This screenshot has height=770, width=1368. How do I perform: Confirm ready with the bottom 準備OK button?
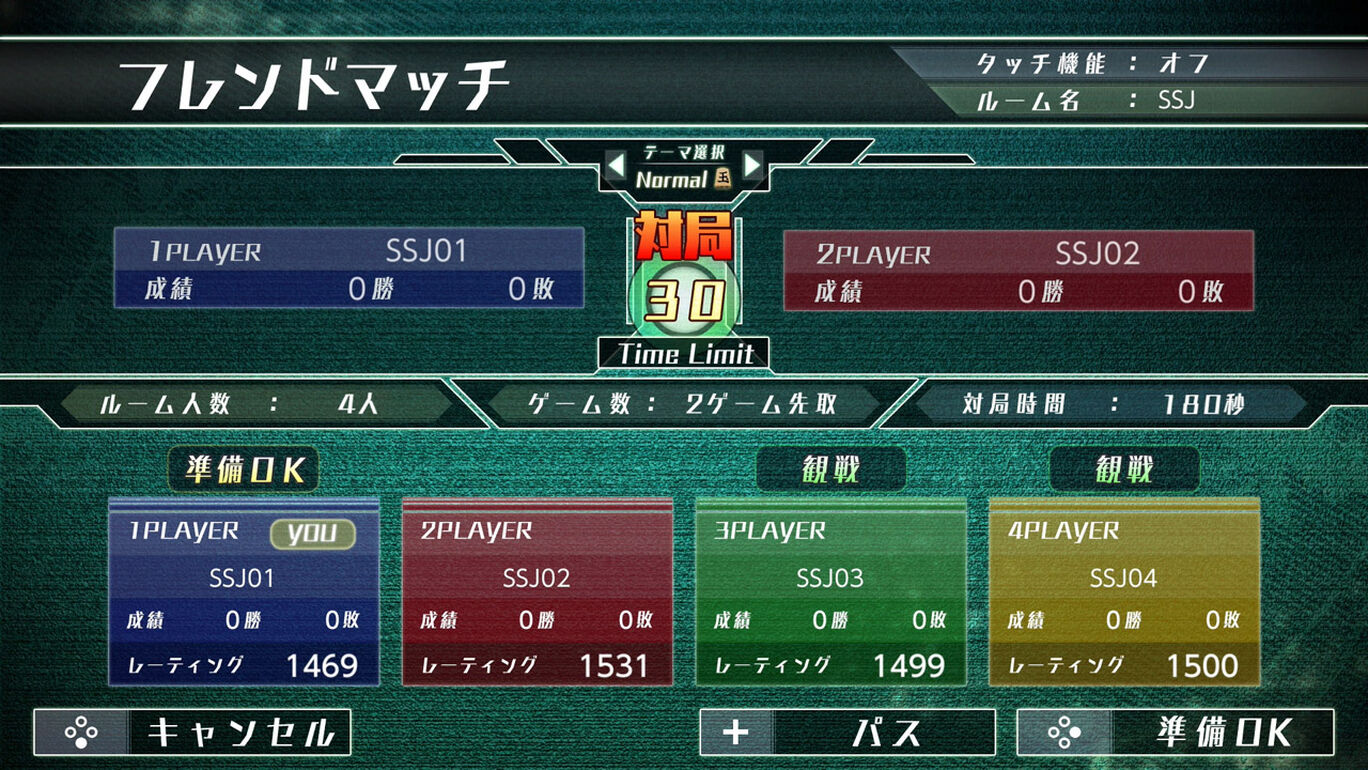point(1175,732)
